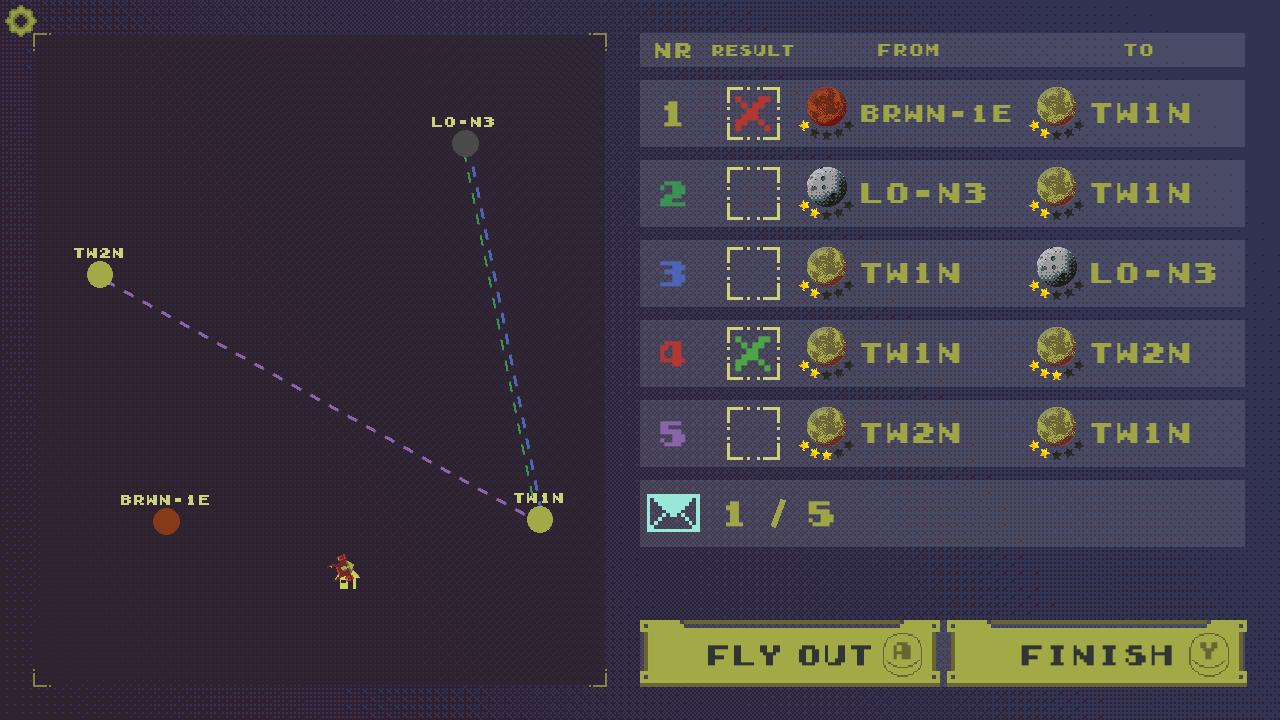
Task: Click the 1 / 5 delivery counter bar
Action: (x=942, y=513)
